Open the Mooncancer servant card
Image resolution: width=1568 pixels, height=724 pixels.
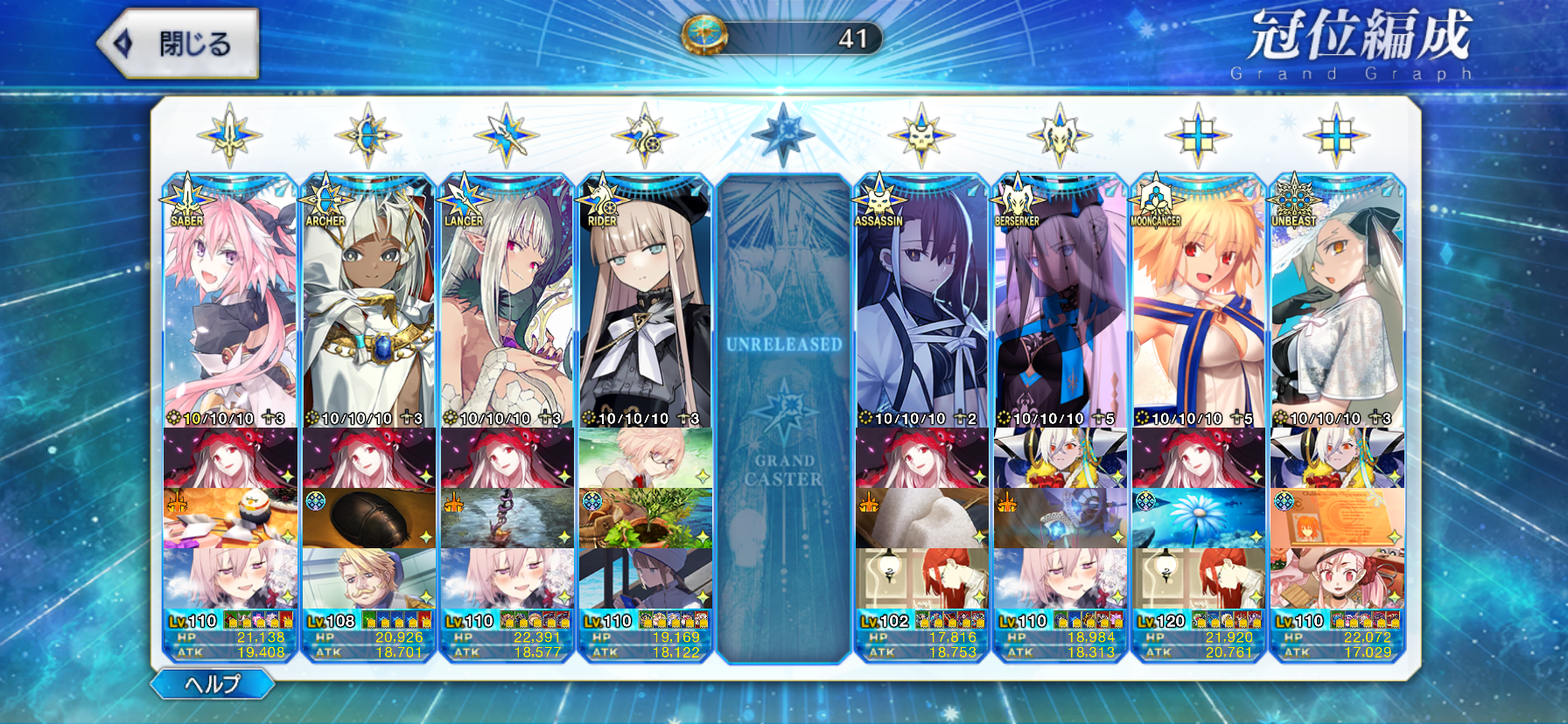coord(1198,306)
